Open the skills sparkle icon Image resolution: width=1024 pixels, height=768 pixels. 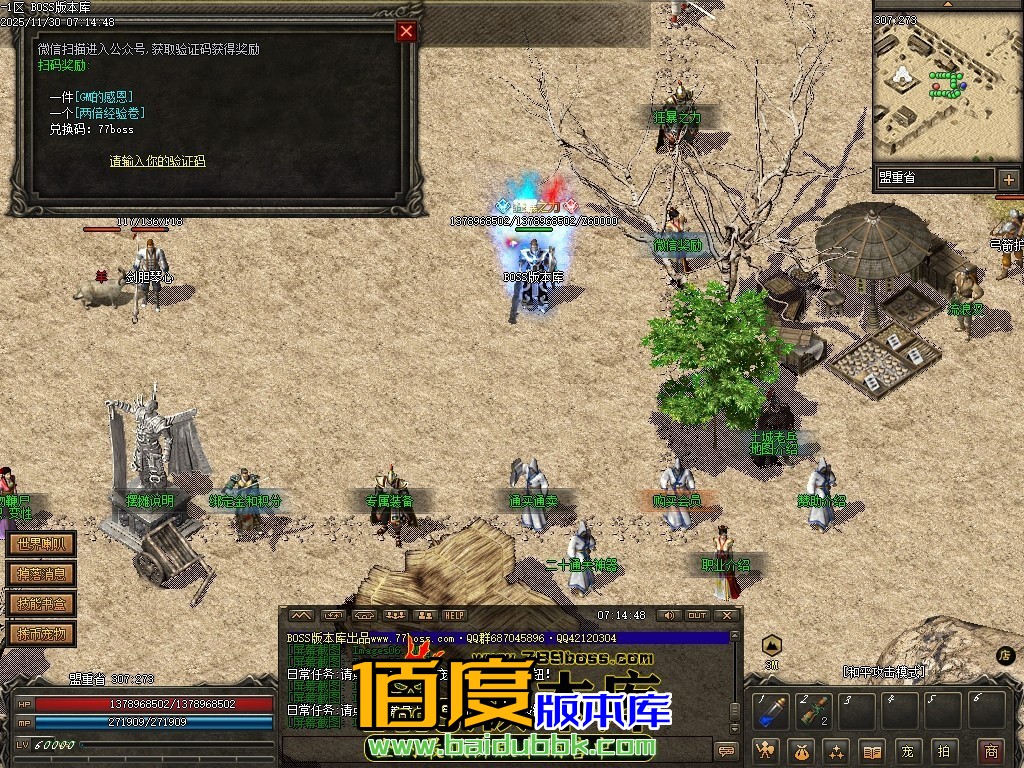[837, 750]
